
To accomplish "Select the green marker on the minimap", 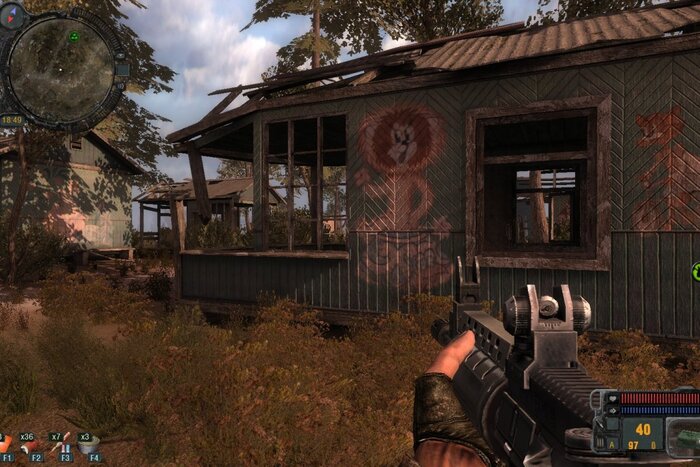I will [x=73, y=36].
